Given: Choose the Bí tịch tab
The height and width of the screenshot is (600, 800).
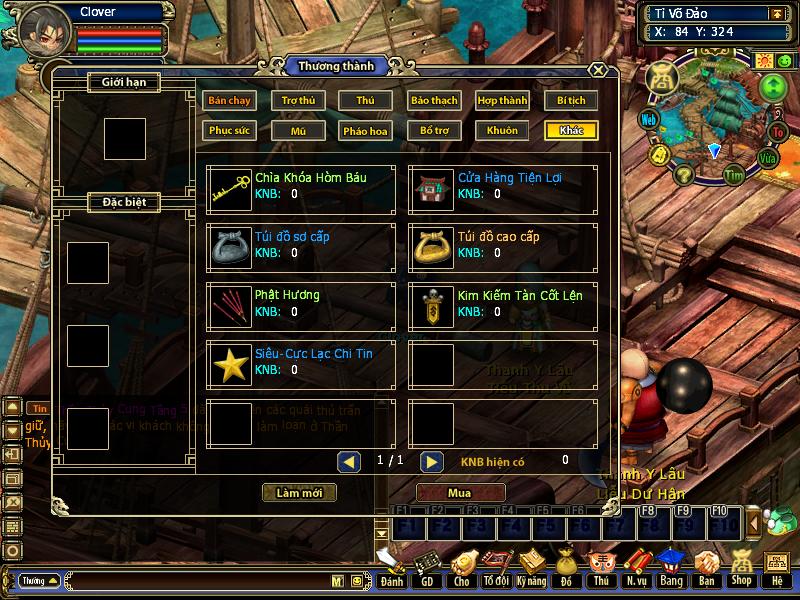Looking at the screenshot, I should point(571,100).
